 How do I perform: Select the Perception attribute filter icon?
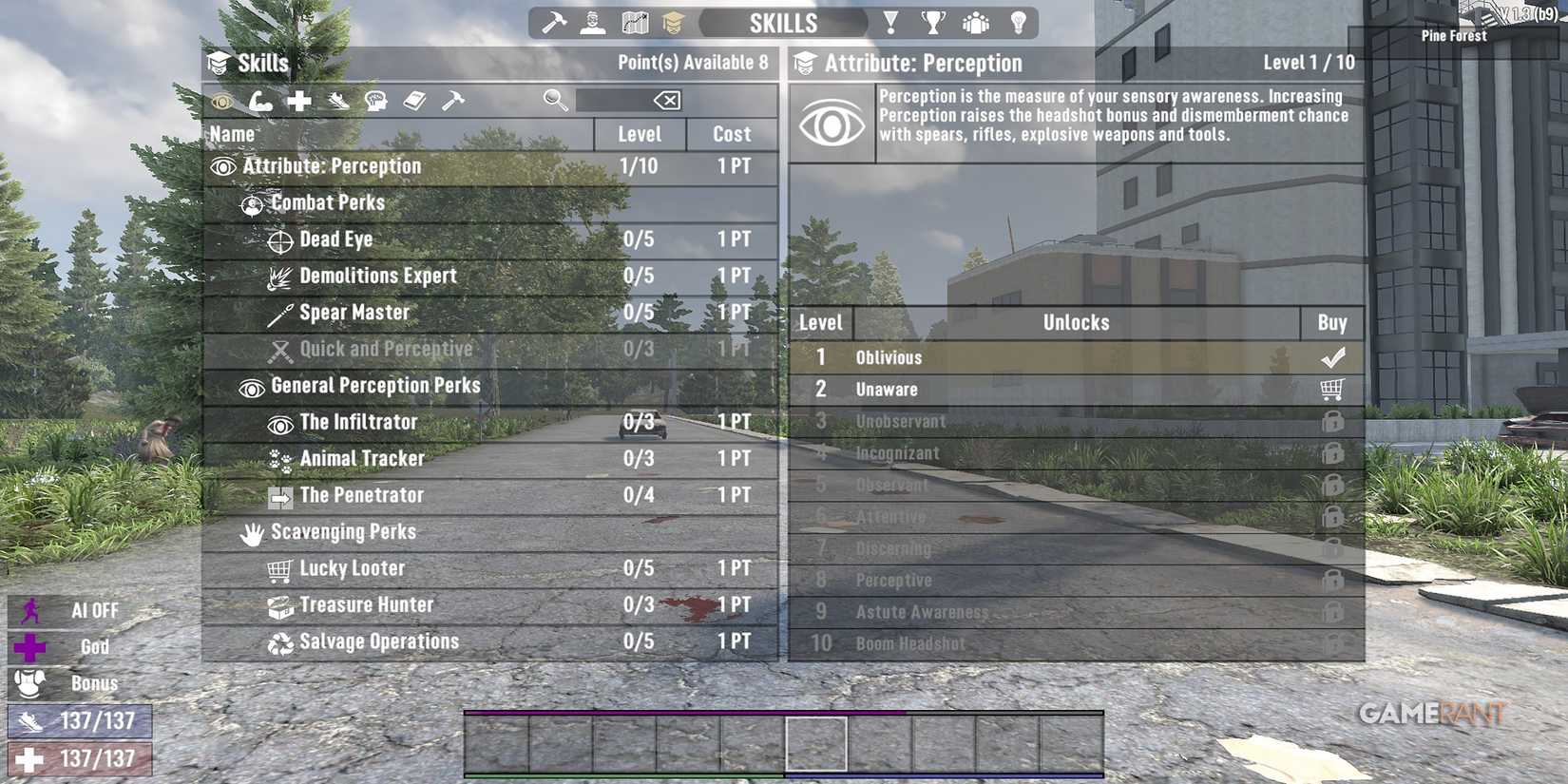pyautogui.click(x=224, y=101)
